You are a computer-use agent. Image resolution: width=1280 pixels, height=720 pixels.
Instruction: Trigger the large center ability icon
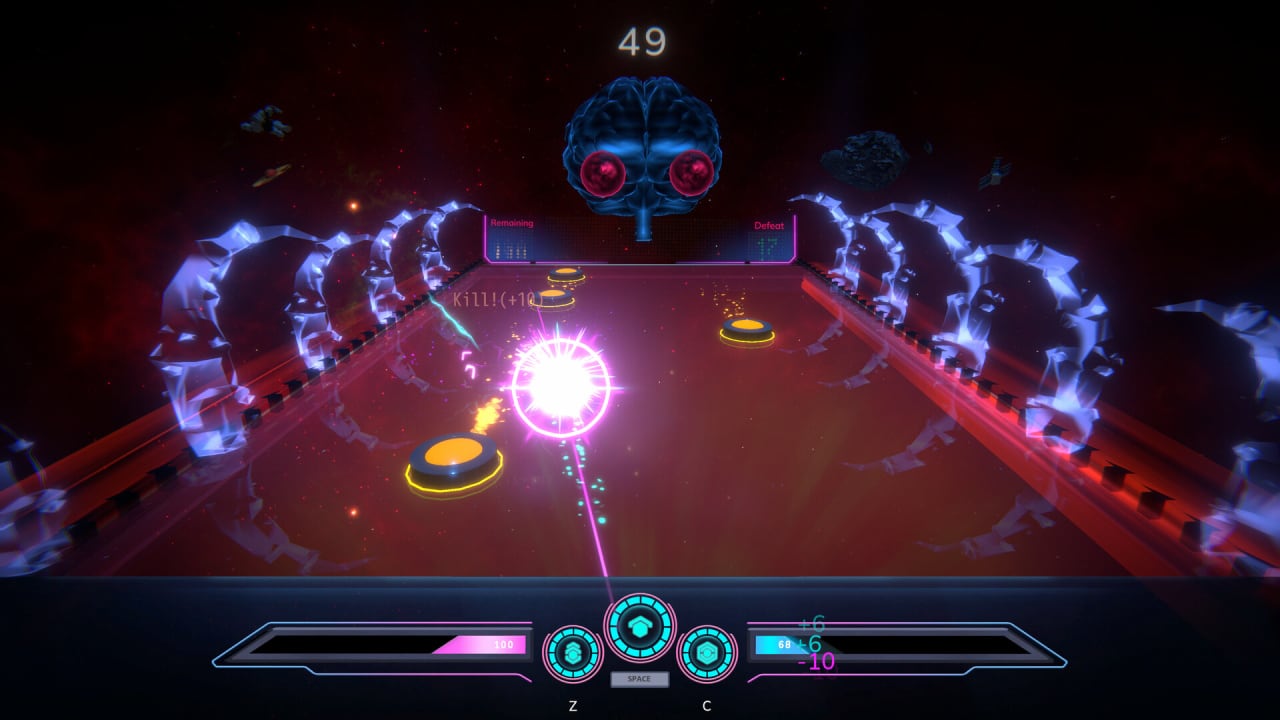coord(640,627)
